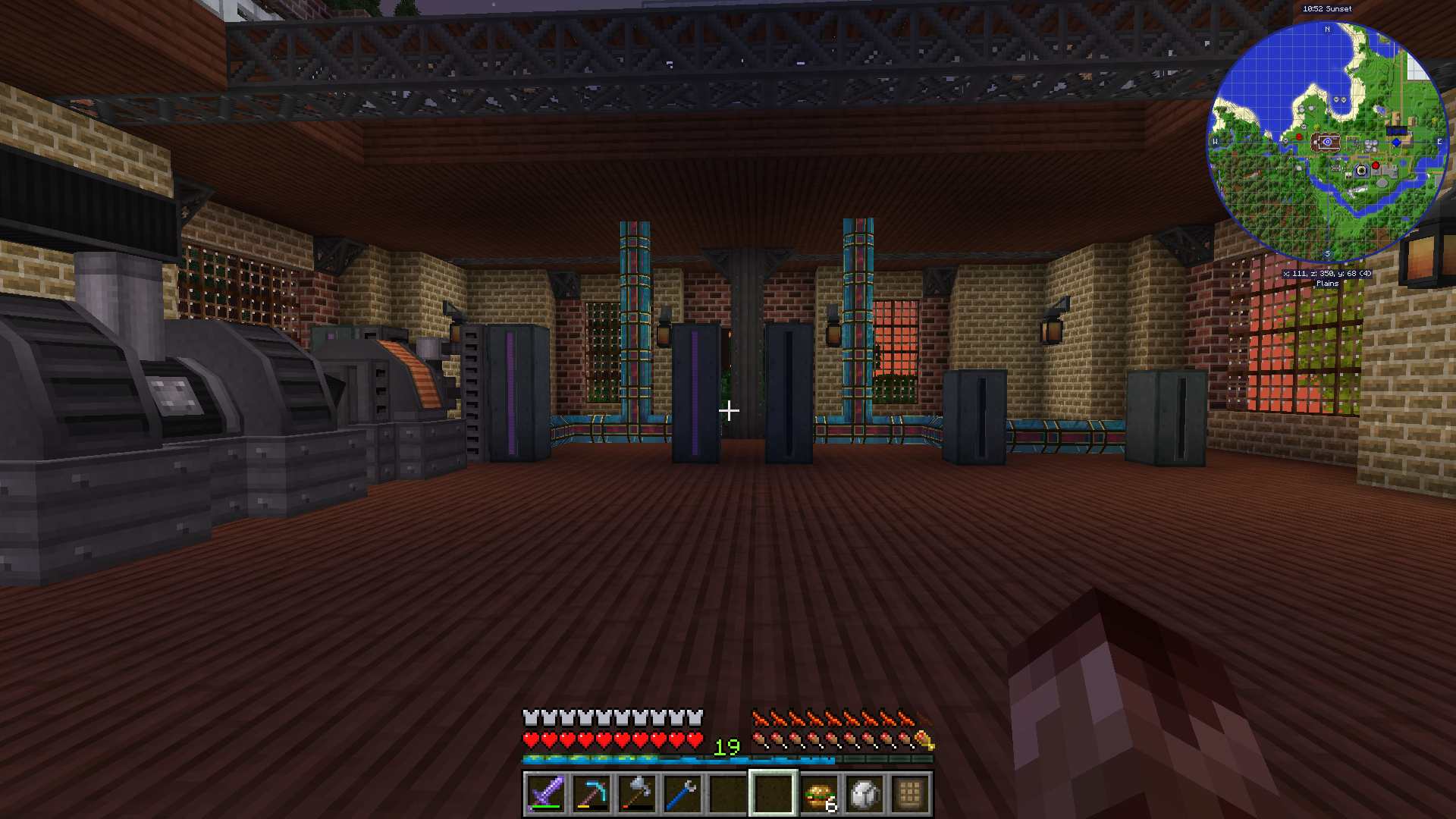Pick the white backpack hotbar slot

pyautogui.click(x=864, y=794)
